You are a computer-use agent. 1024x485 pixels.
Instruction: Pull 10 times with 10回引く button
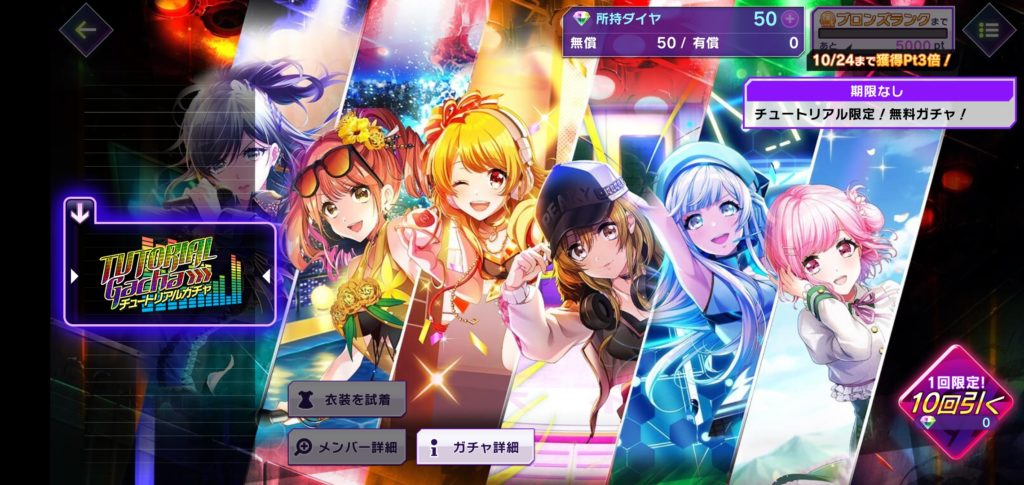tap(954, 403)
